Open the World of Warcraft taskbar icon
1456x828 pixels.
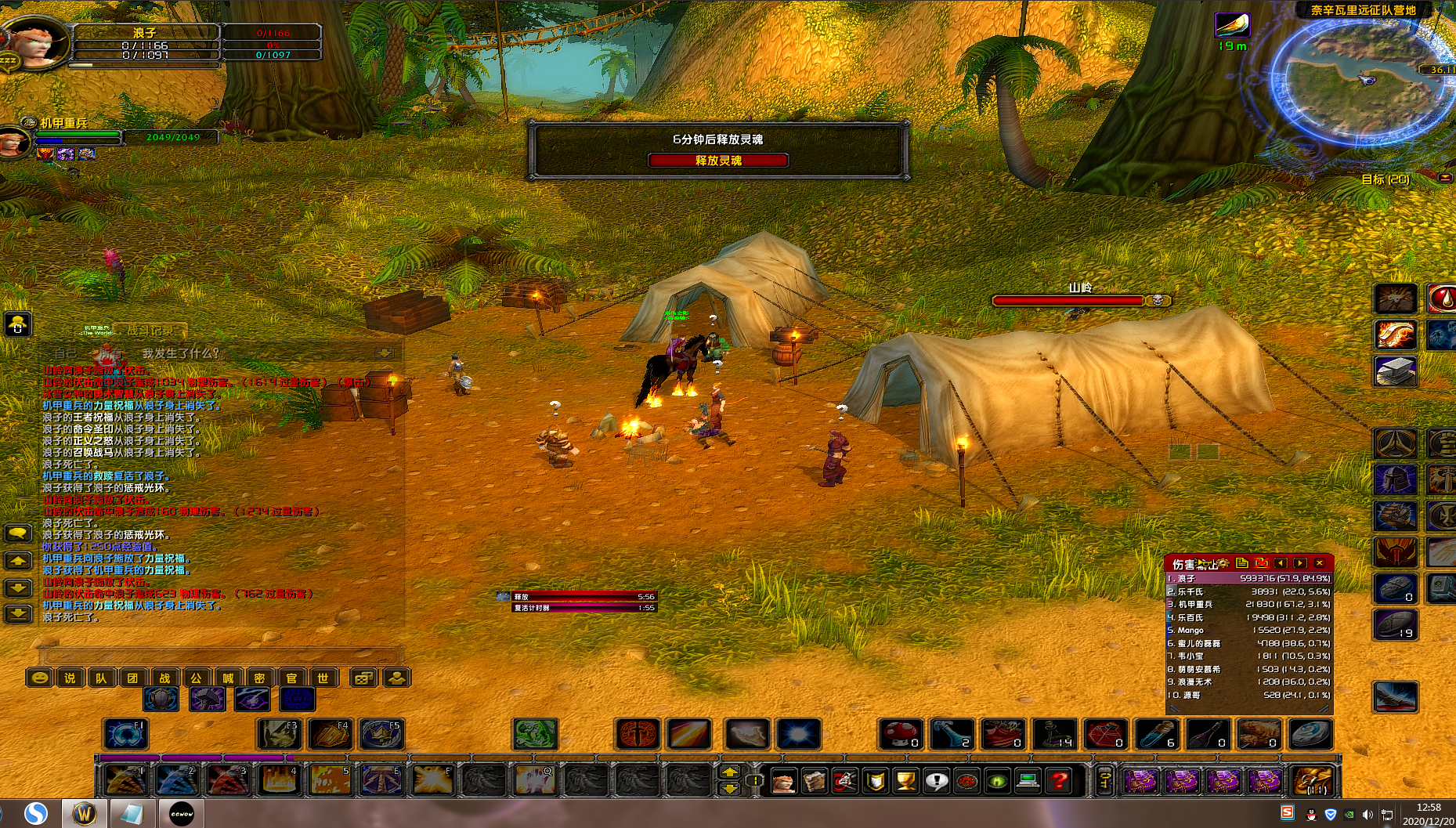point(85,813)
